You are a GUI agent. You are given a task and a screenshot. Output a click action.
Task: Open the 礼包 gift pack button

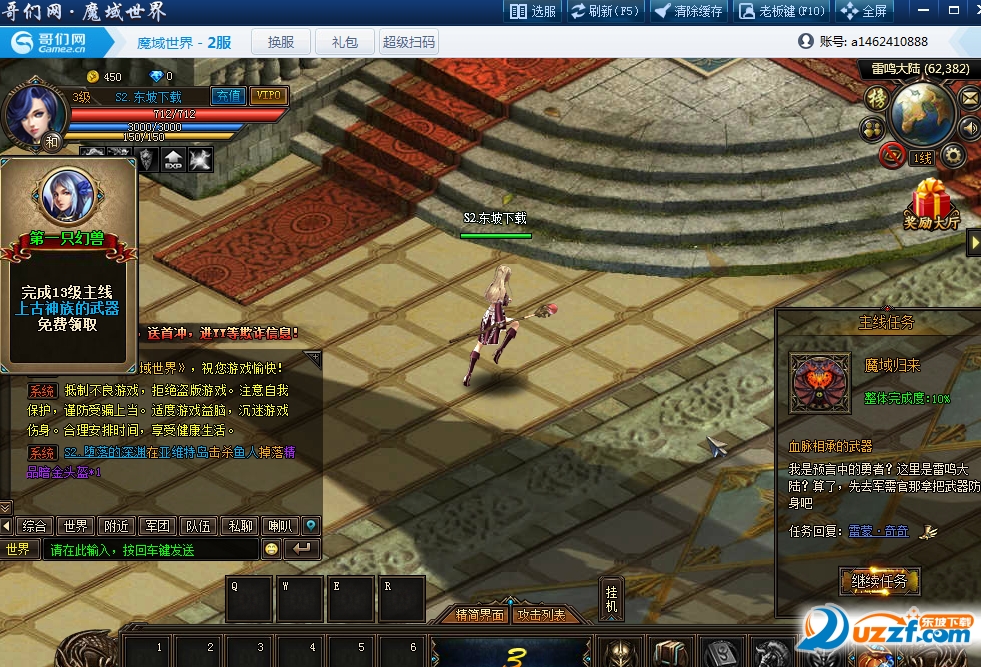tap(344, 42)
